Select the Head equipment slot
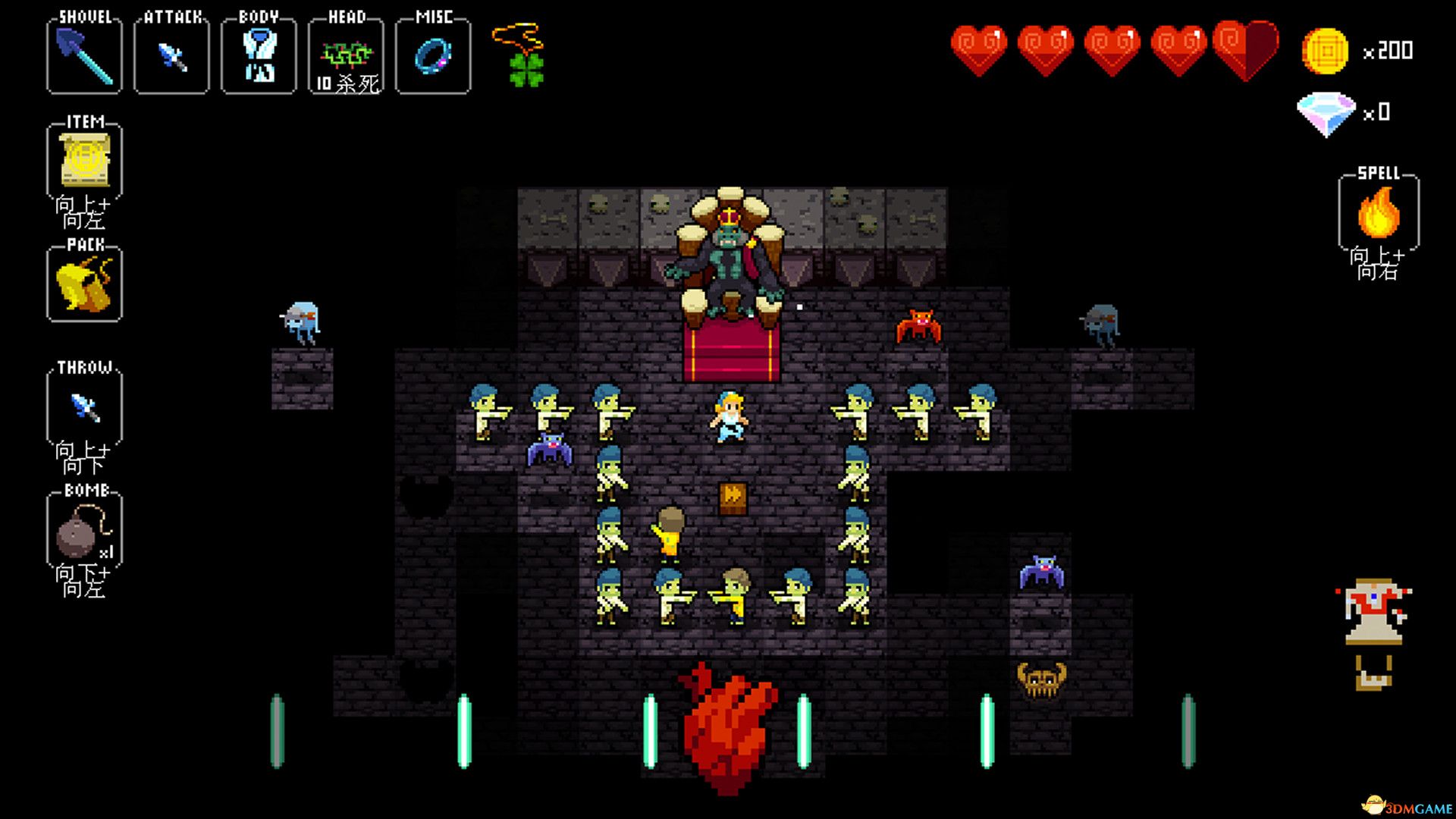Viewport: 1456px width, 819px height. 345,57
